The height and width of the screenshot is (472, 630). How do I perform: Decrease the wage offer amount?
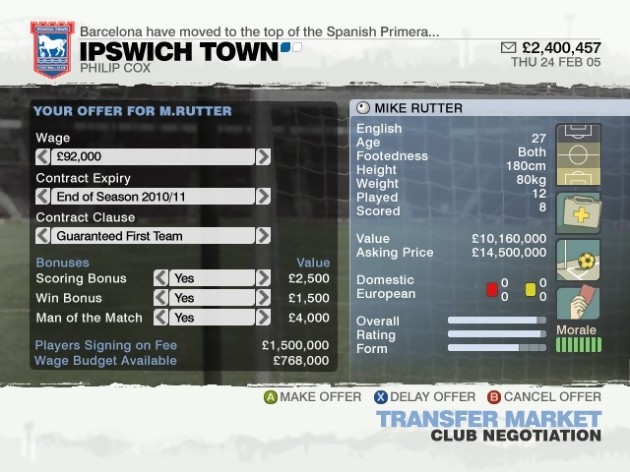click(x=42, y=156)
